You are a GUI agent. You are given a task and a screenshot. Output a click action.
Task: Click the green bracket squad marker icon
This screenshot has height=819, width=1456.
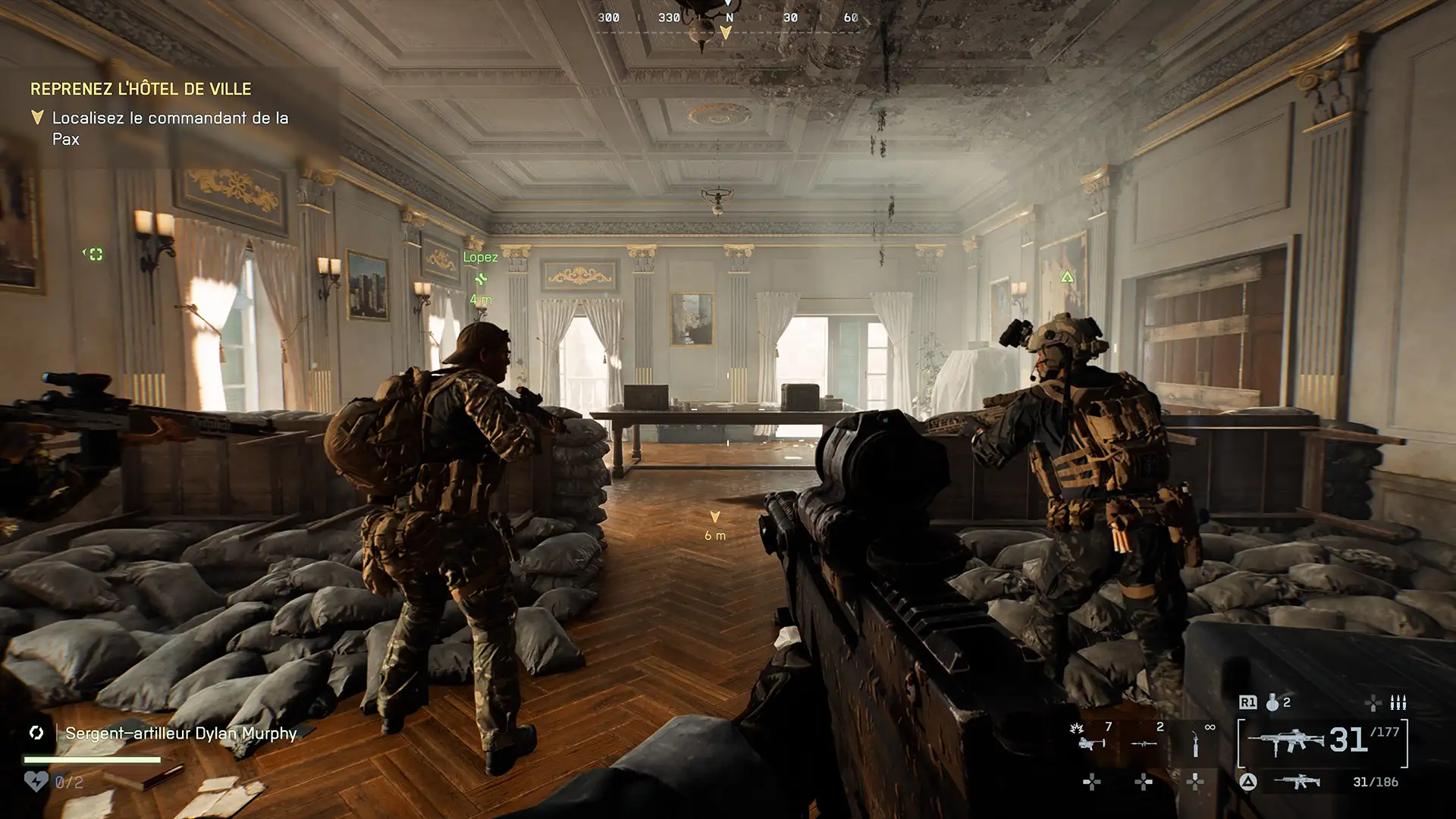(x=93, y=254)
